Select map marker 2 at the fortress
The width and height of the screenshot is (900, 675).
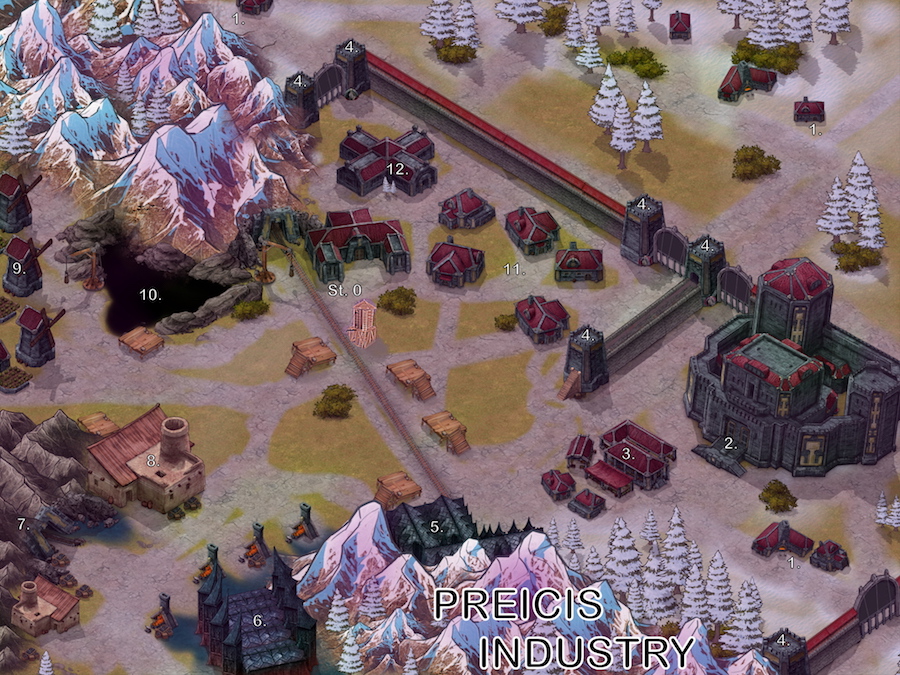coord(730,443)
